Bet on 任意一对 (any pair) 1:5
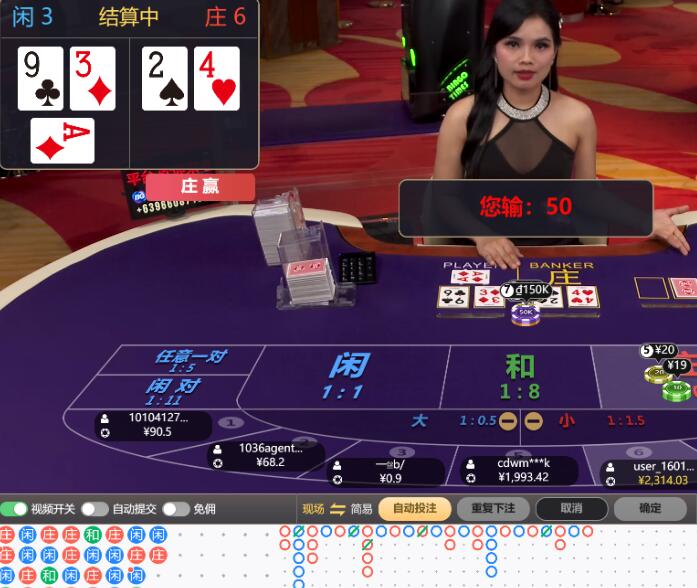 click(188, 361)
